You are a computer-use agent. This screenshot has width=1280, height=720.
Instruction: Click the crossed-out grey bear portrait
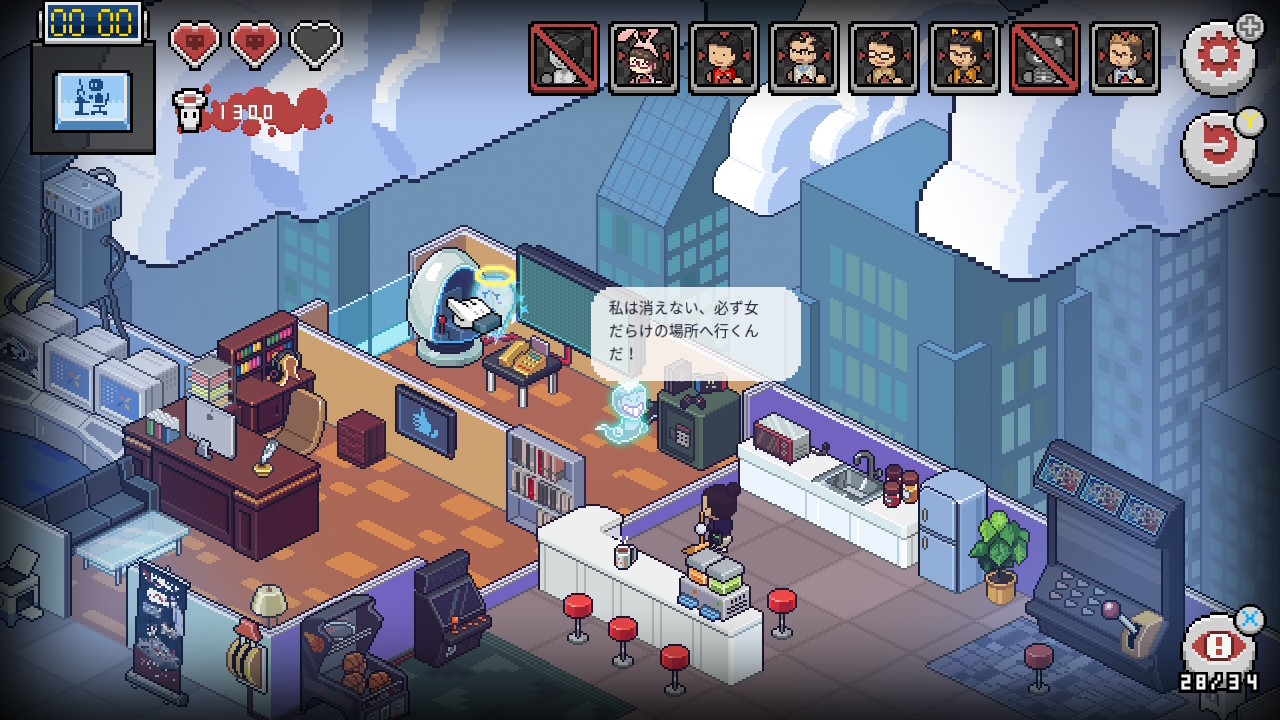1044,59
